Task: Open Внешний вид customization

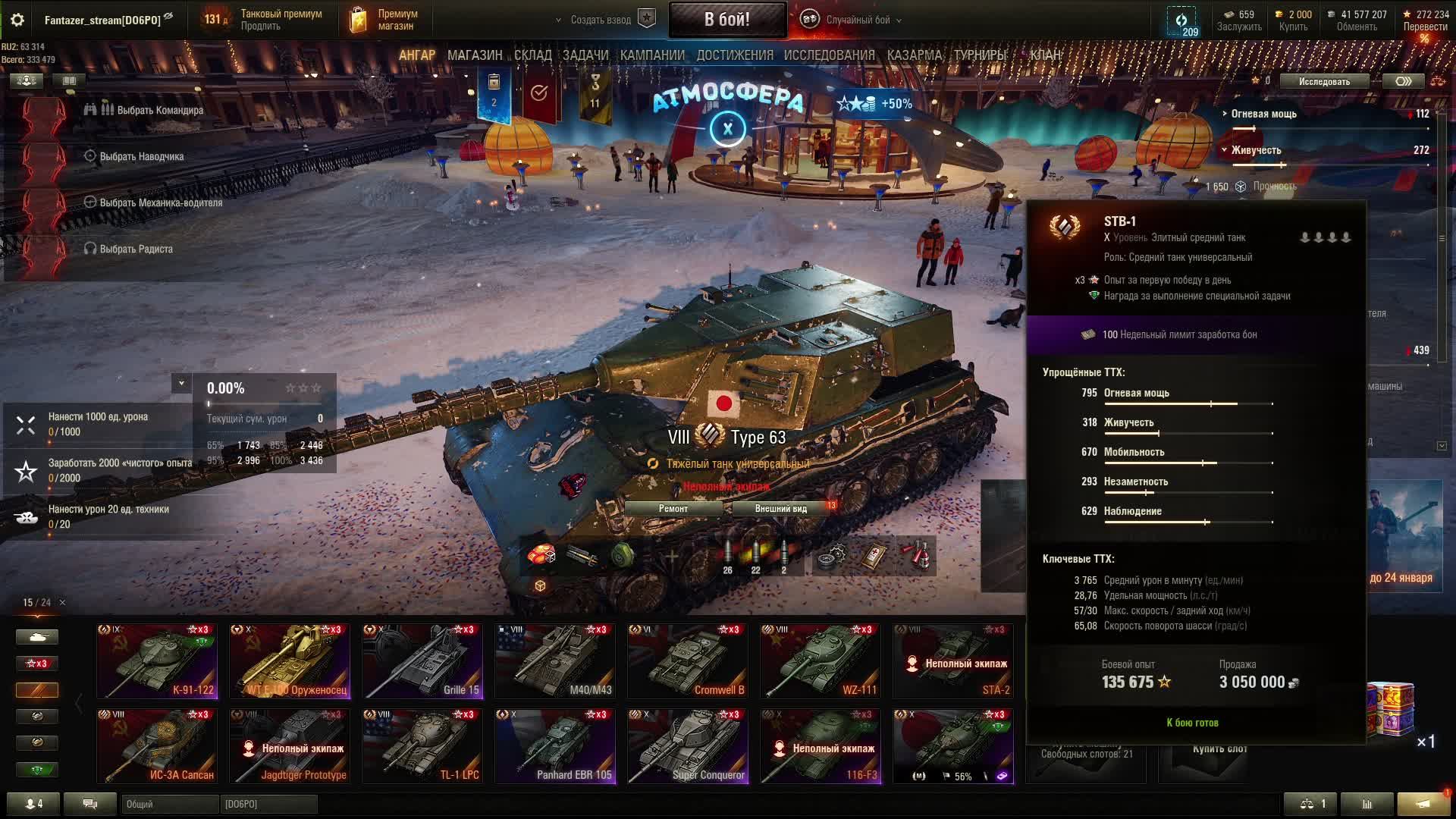Action: [780, 509]
